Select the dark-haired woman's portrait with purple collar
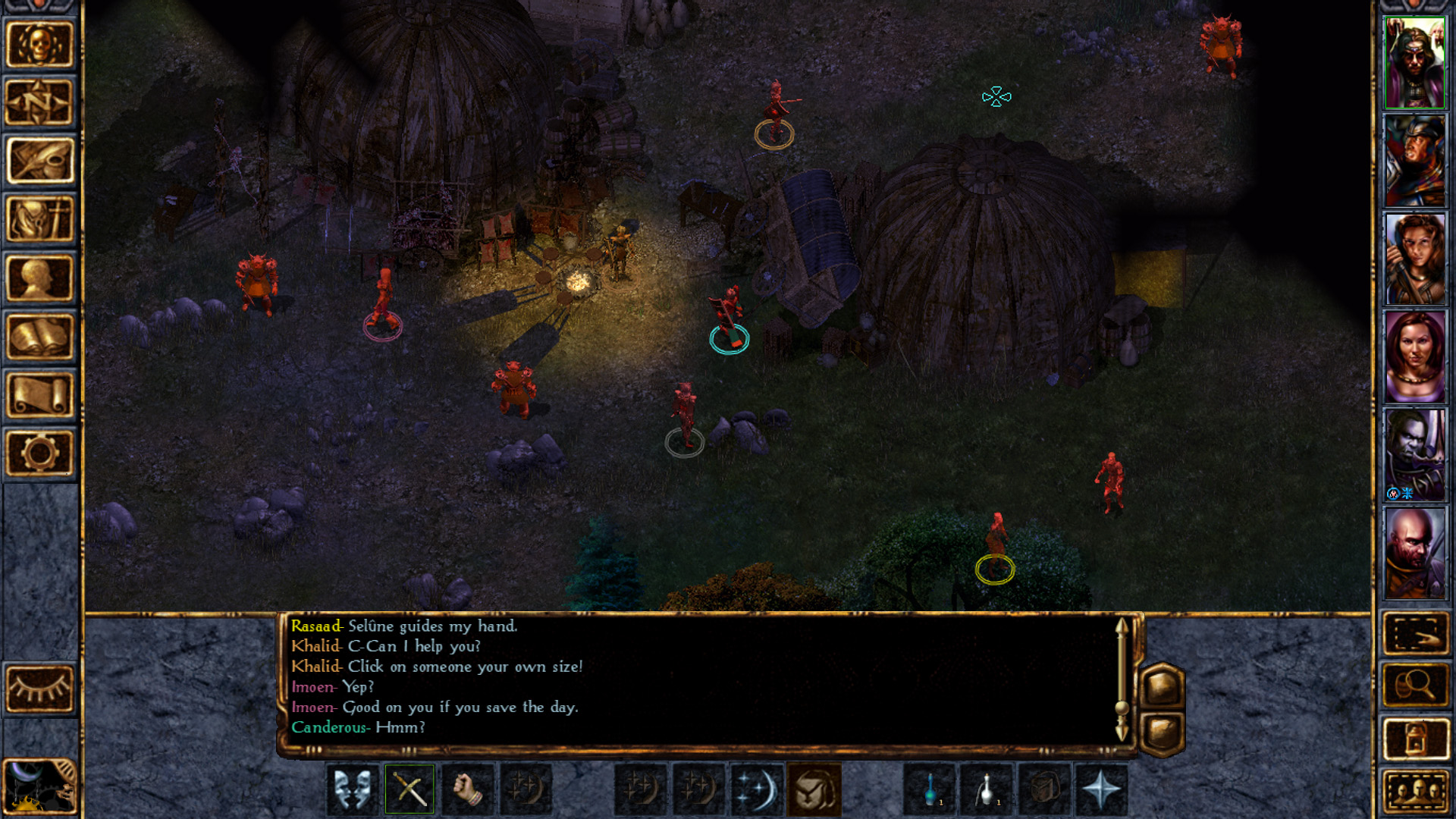This screenshot has width=1456, height=819. [1415, 356]
